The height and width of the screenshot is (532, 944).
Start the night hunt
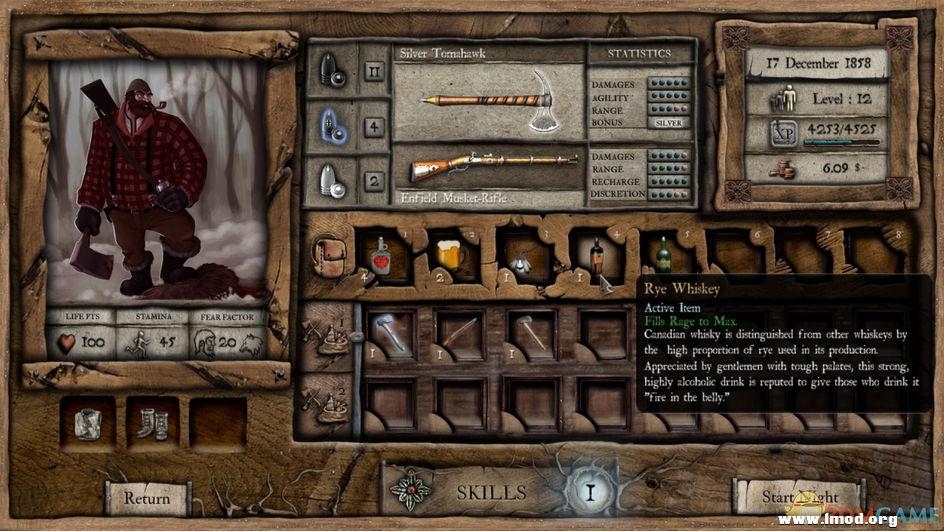point(798,497)
